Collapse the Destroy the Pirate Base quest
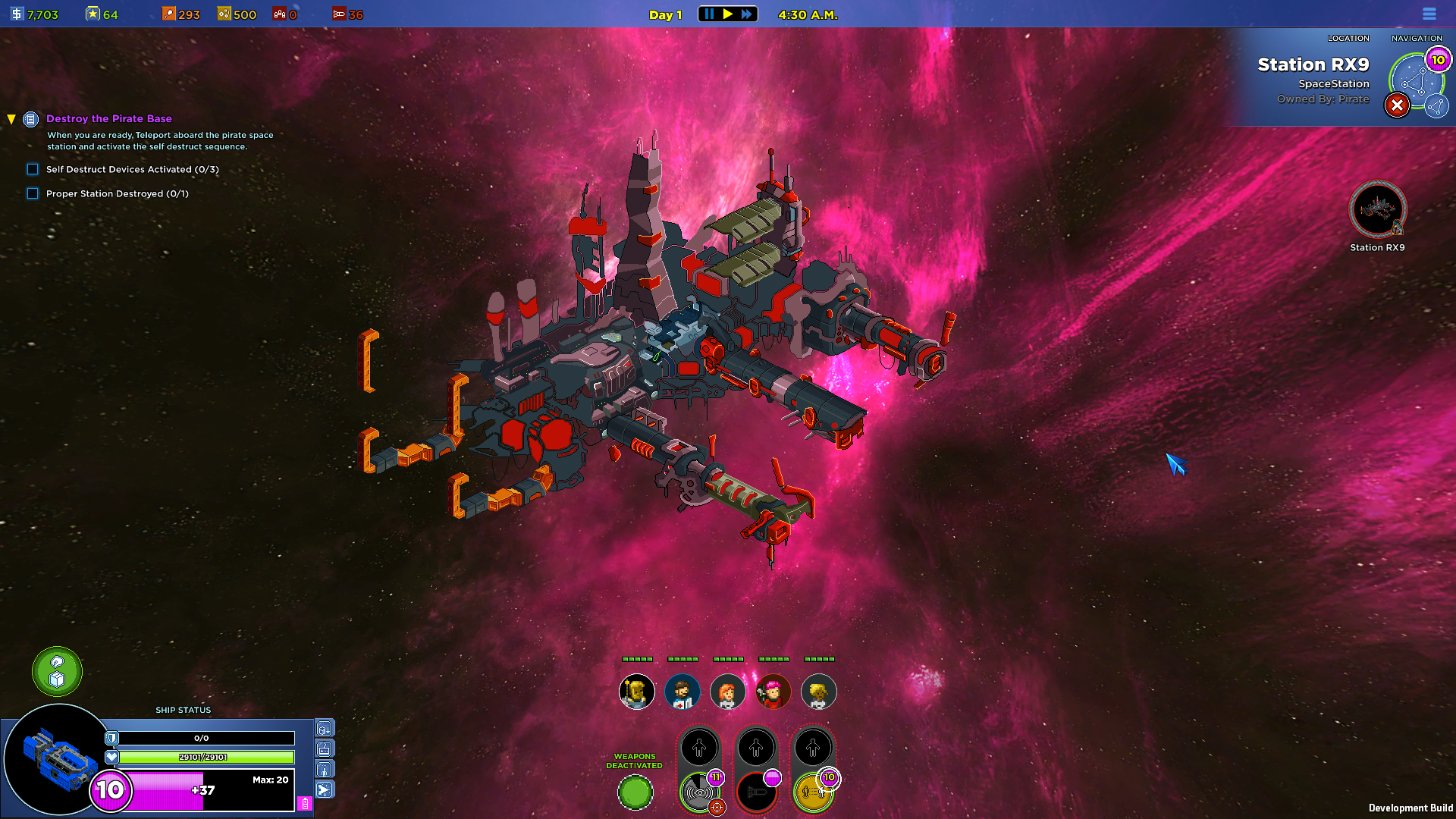Viewport: 1456px width, 819px height. tap(11, 119)
